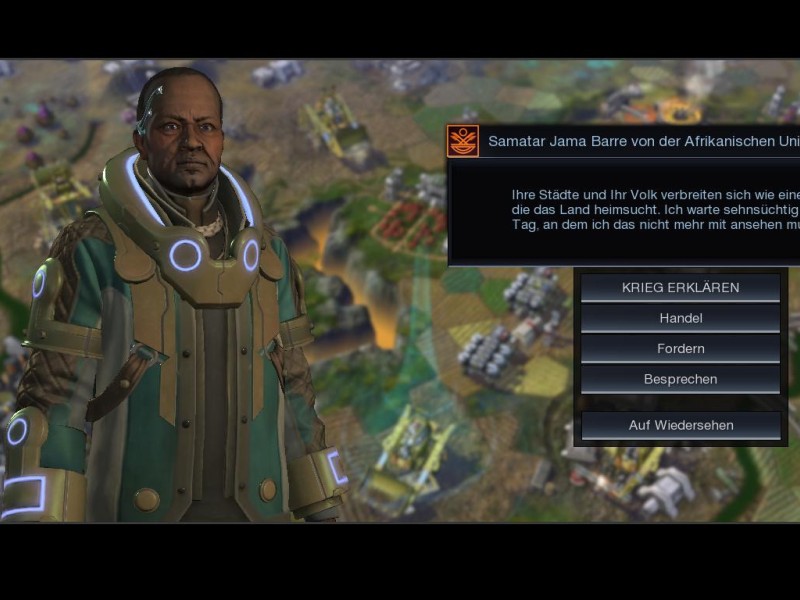Screen dimensions: 800x600
Task: Declare war with KRIEG ERKLÄREN
Action: [x=680, y=288]
